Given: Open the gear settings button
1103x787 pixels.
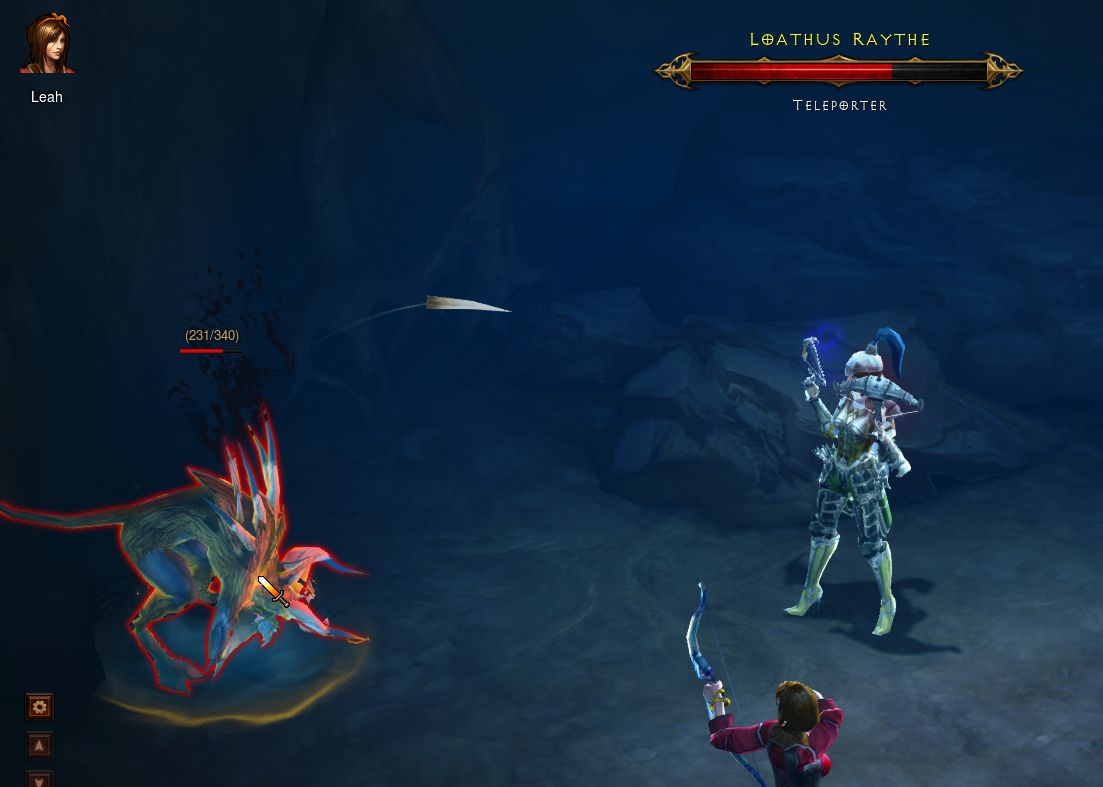Looking at the screenshot, I should pyautogui.click(x=39, y=707).
